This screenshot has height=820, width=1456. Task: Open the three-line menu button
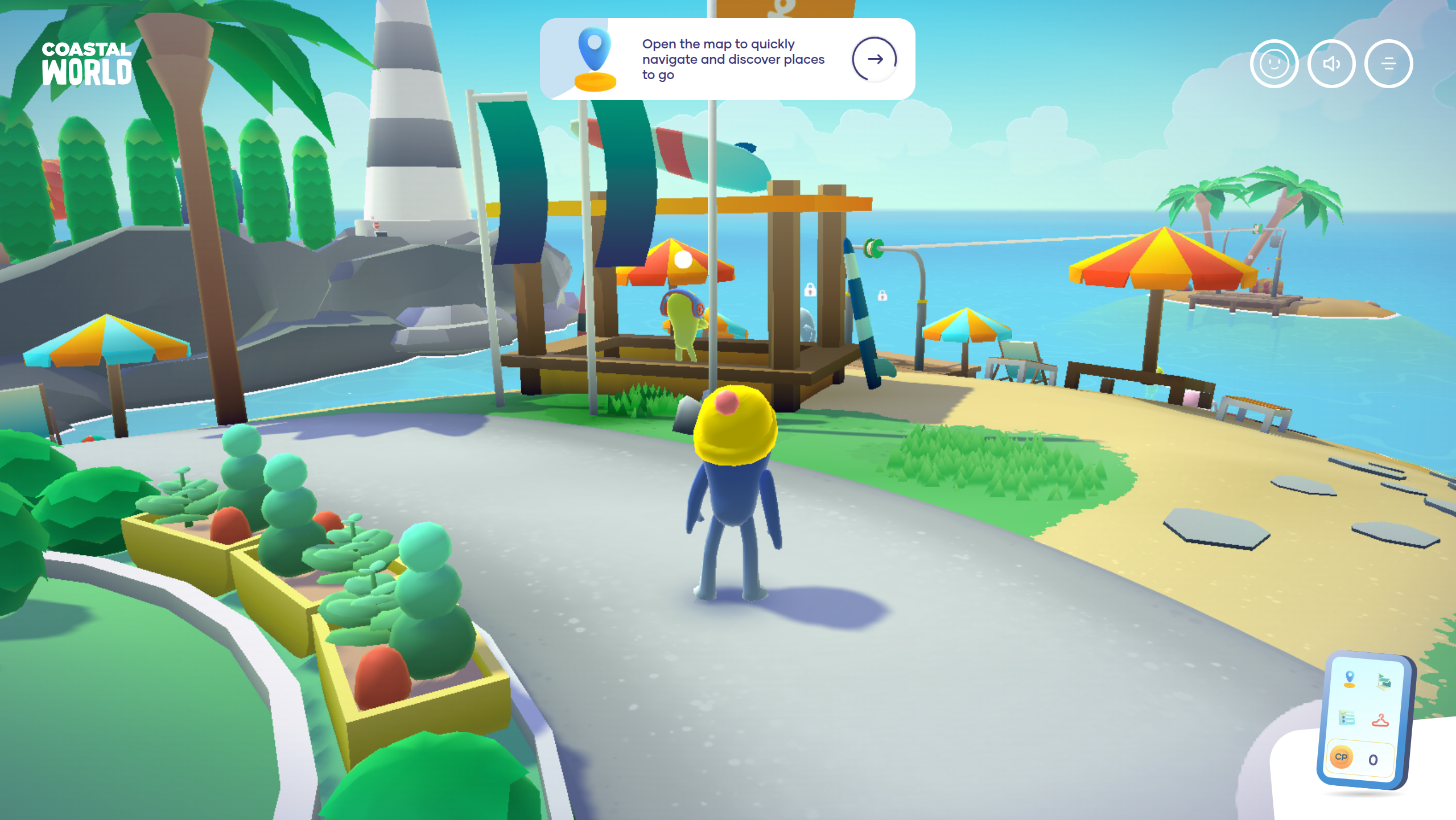[x=1388, y=64]
